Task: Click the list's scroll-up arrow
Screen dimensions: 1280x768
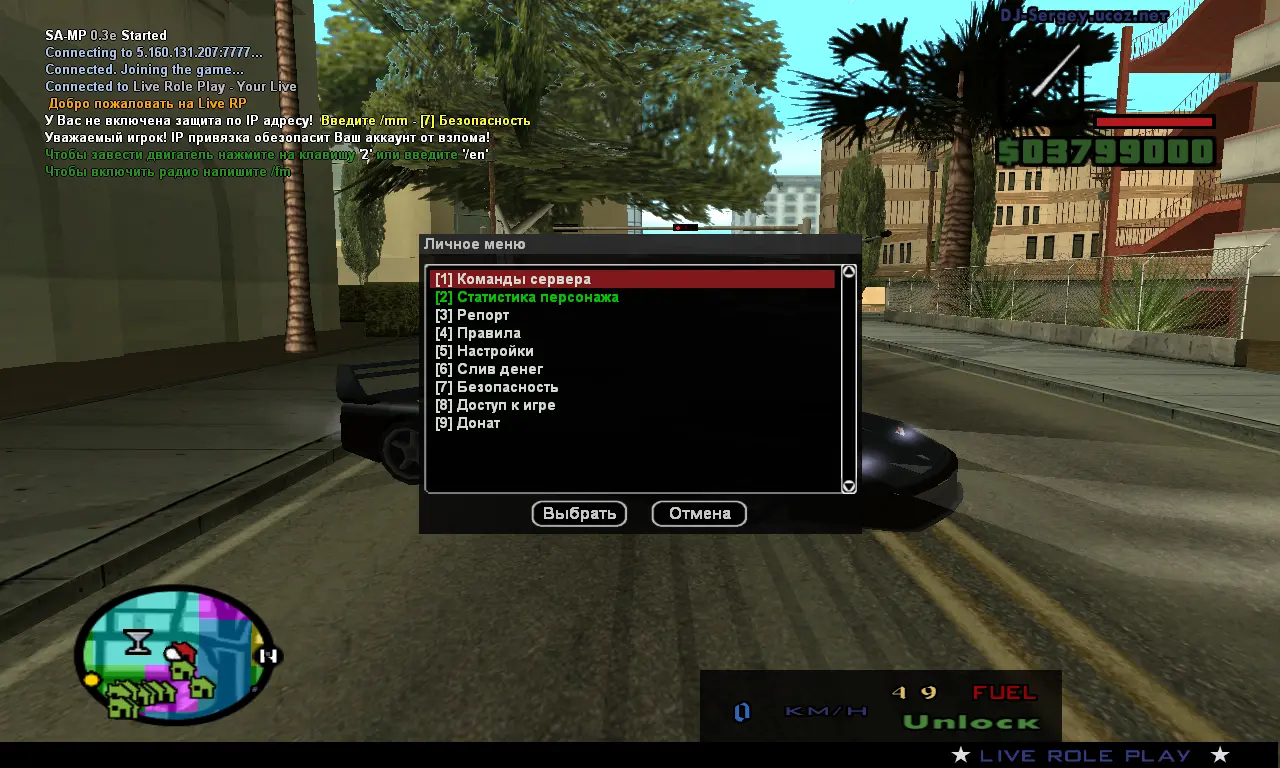Action: [849, 272]
